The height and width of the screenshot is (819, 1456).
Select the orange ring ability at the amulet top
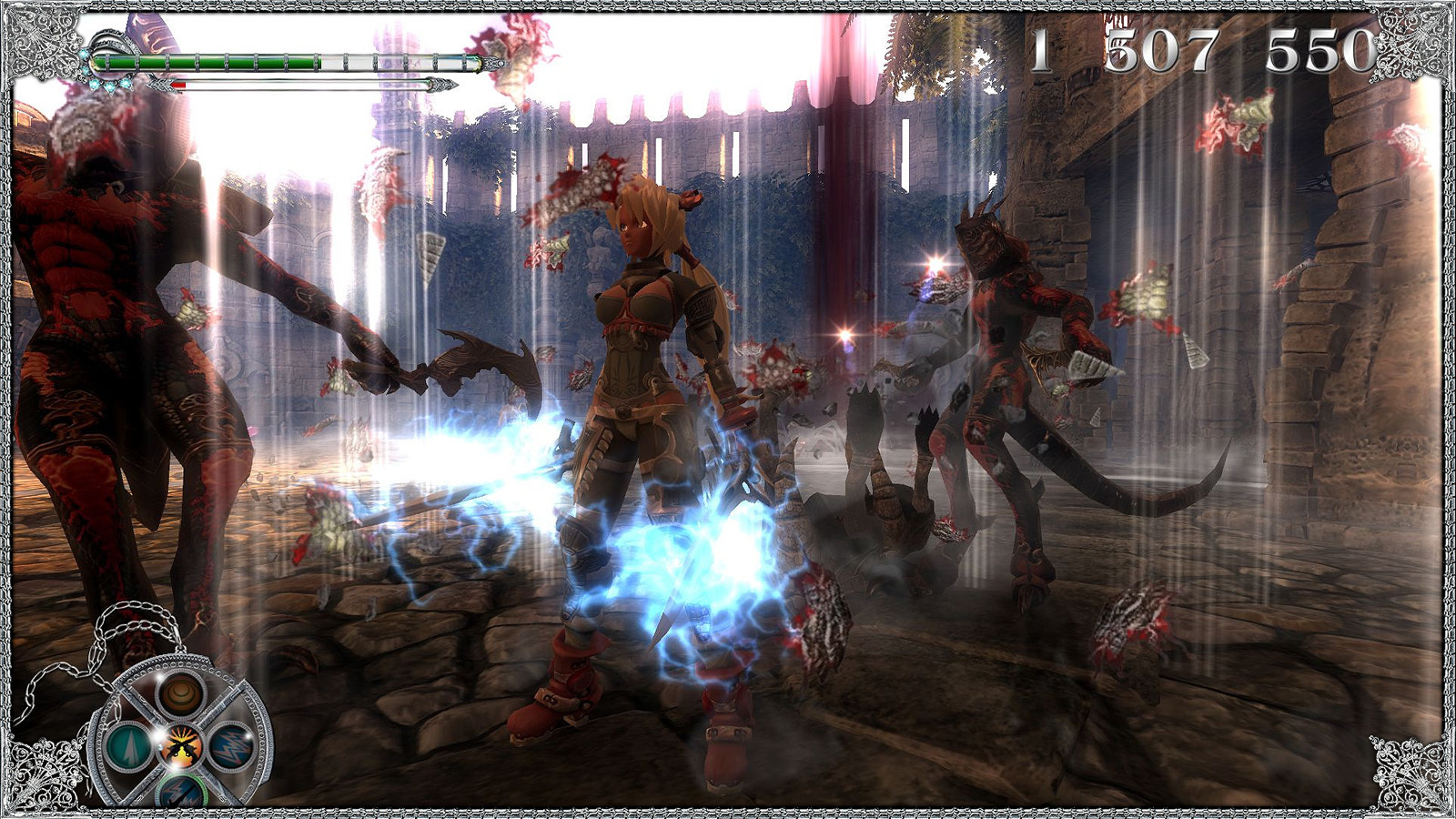pos(180,696)
